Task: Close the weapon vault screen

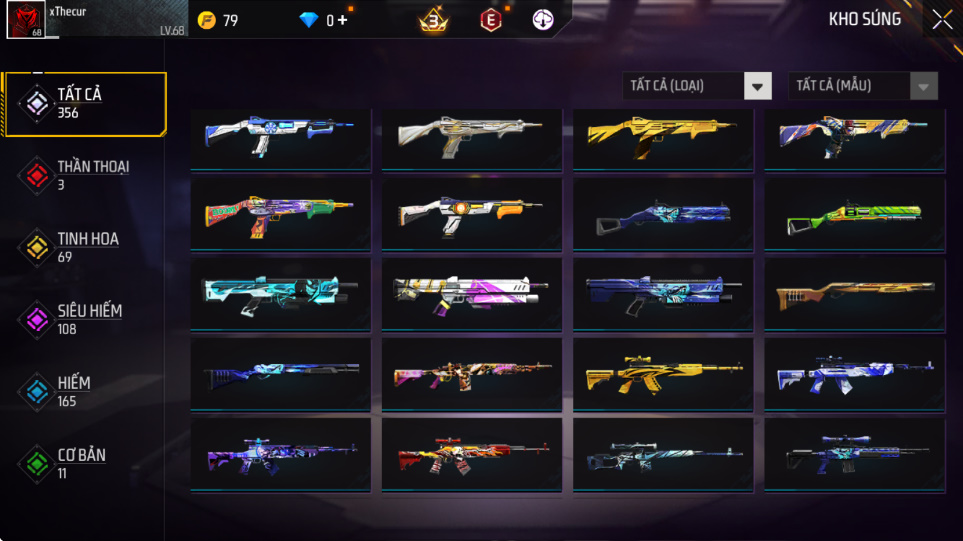Action: (942, 20)
